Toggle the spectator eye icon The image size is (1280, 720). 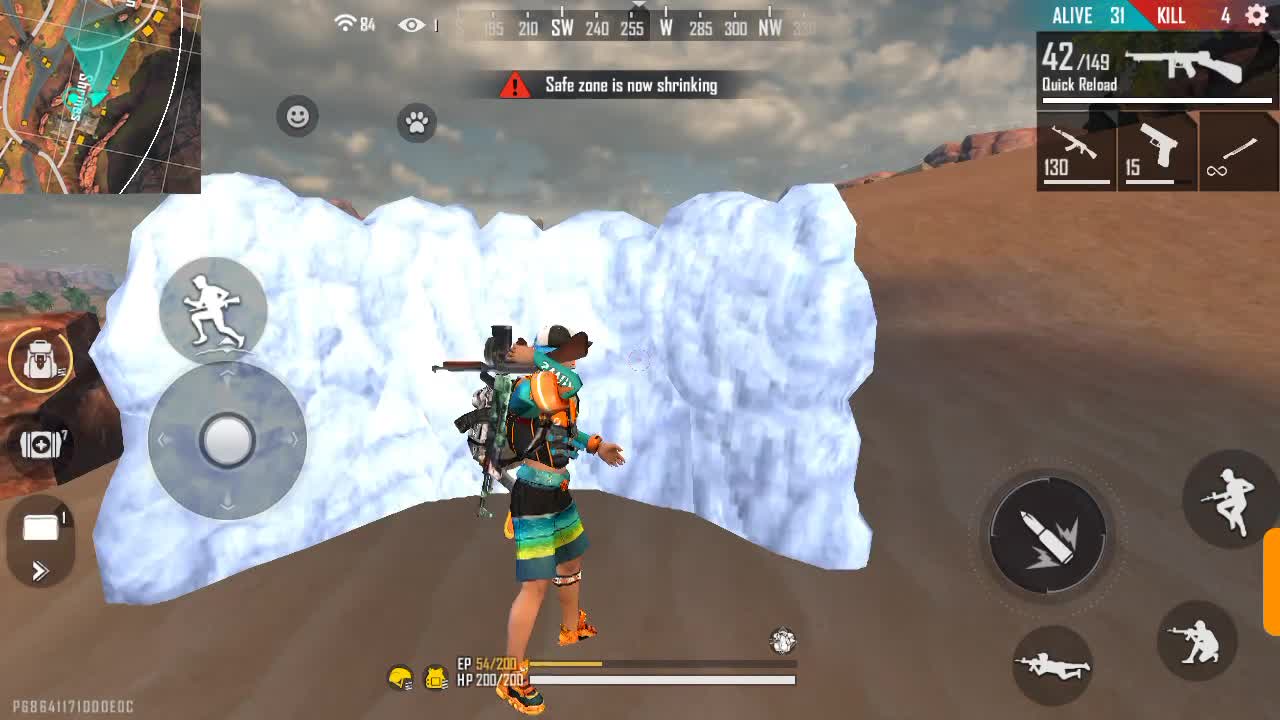click(412, 25)
